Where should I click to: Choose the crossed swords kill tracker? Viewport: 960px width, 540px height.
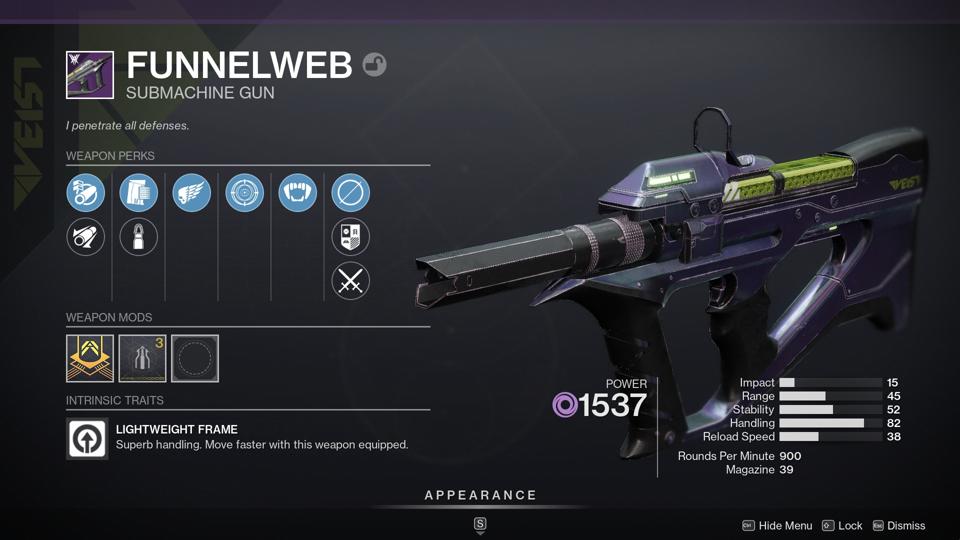(x=350, y=281)
